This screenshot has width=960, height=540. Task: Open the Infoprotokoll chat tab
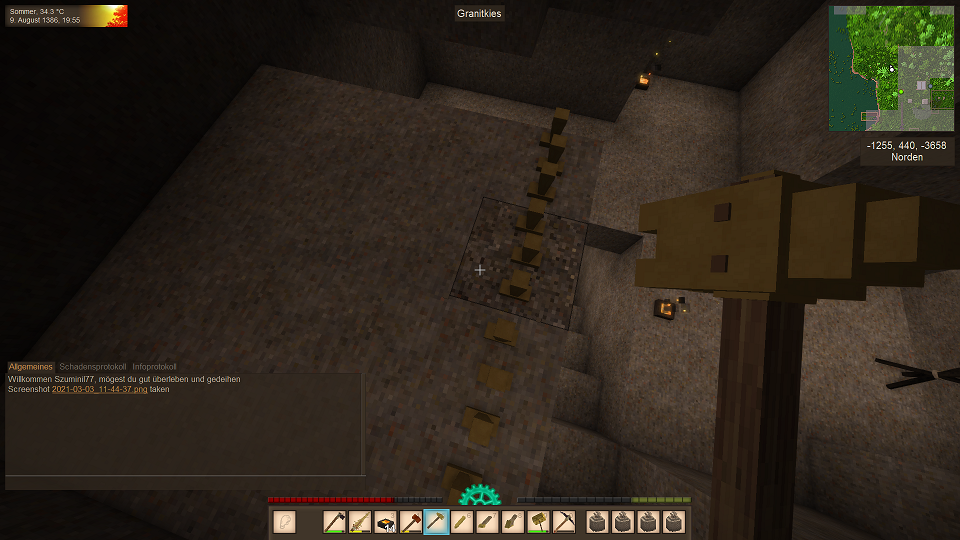coord(154,367)
